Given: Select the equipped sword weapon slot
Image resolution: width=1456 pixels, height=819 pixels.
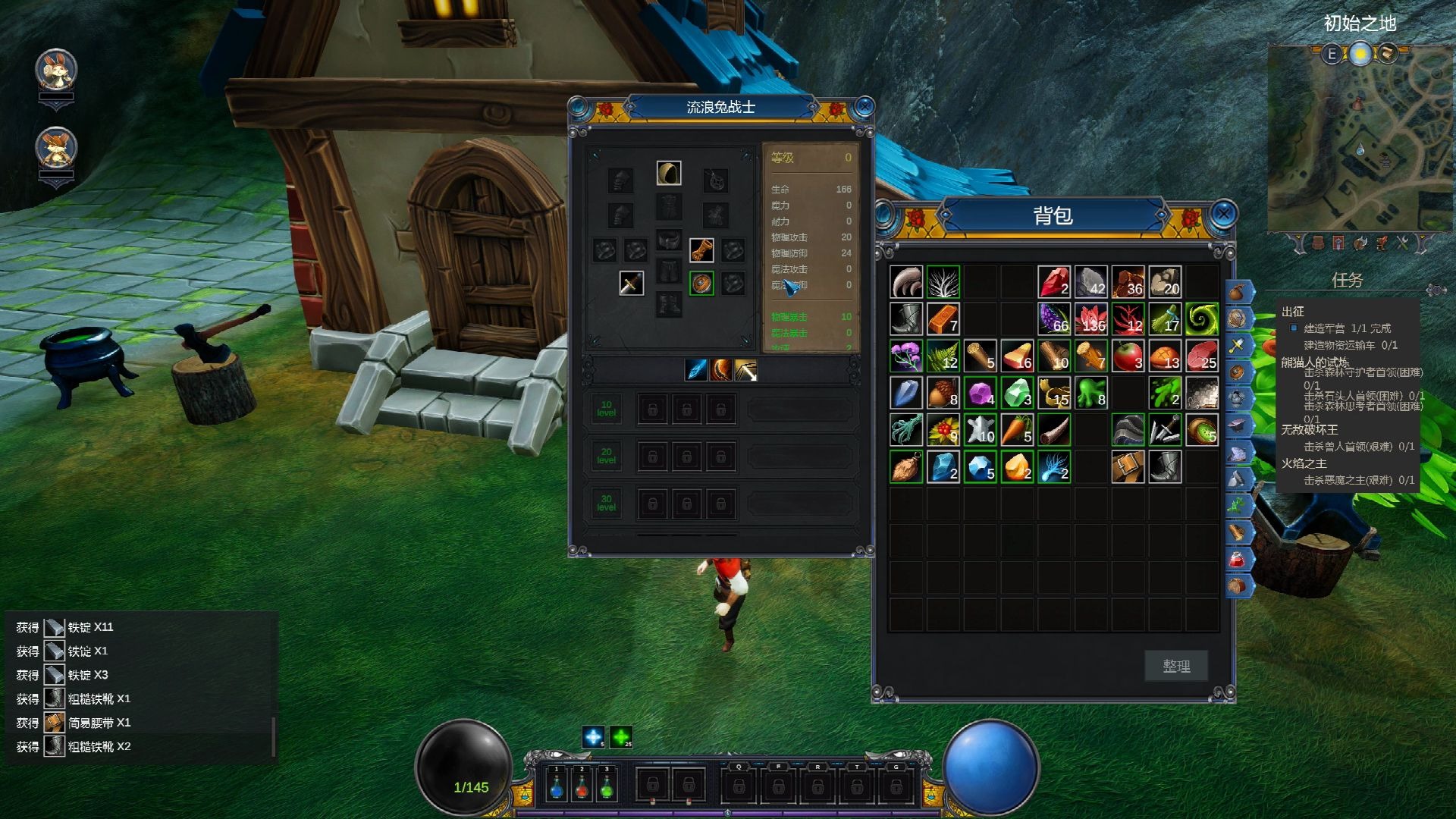Looking at the screenshot, I should point(631,284).
